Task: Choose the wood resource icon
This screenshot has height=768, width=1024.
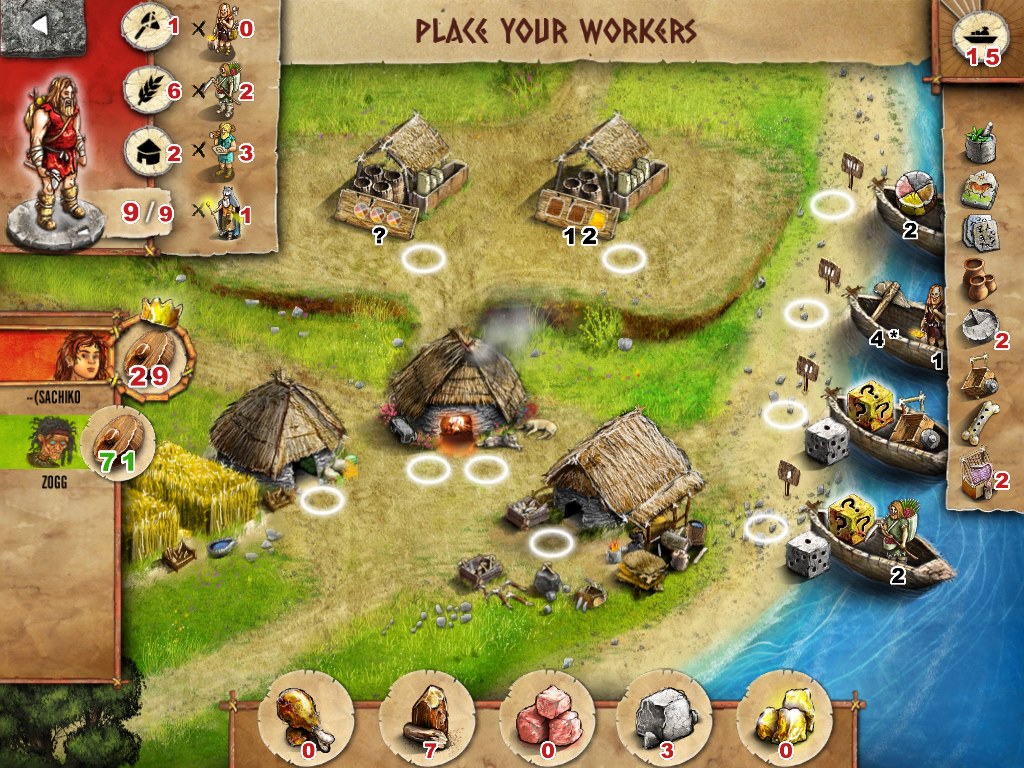Action: 427,714
